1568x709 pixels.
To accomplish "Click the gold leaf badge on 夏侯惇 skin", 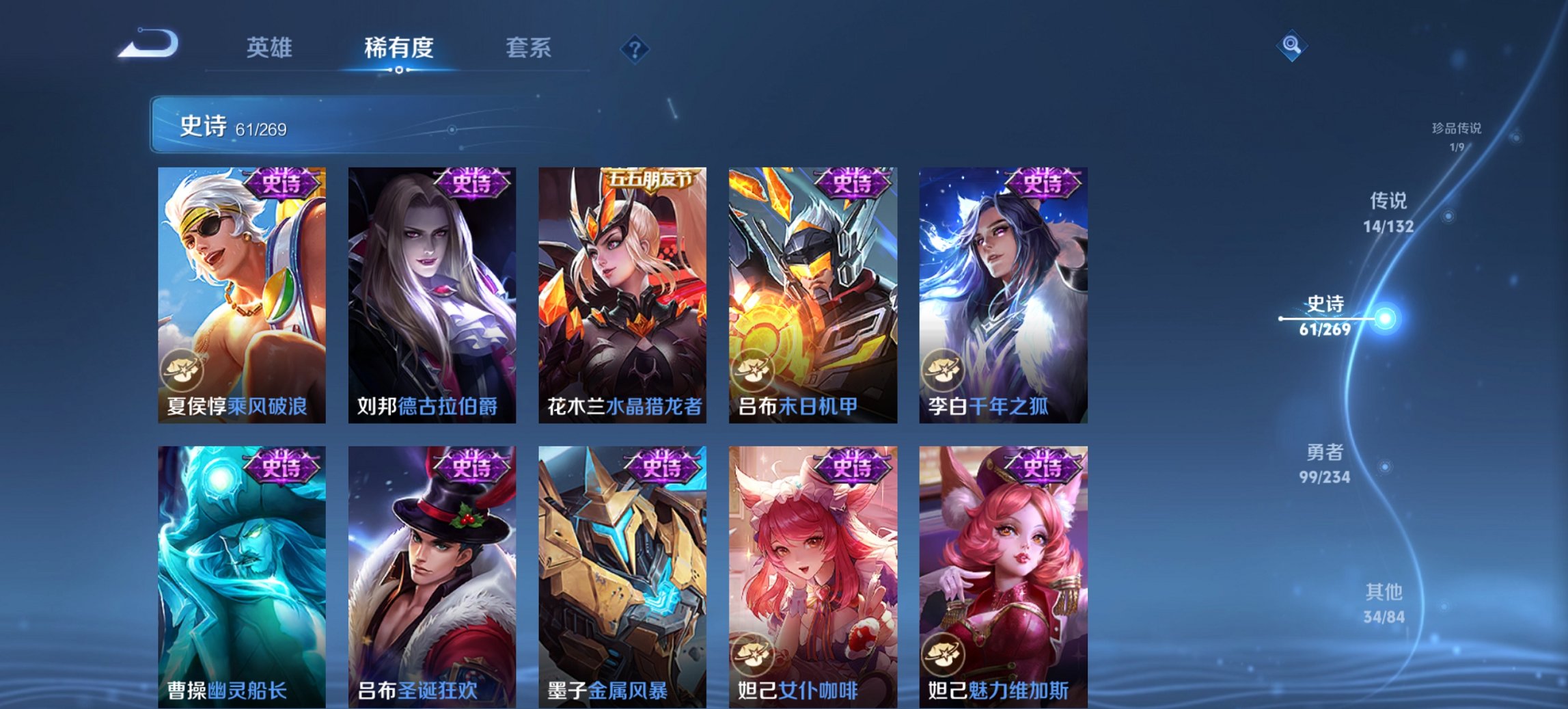I will click(184, 371).
